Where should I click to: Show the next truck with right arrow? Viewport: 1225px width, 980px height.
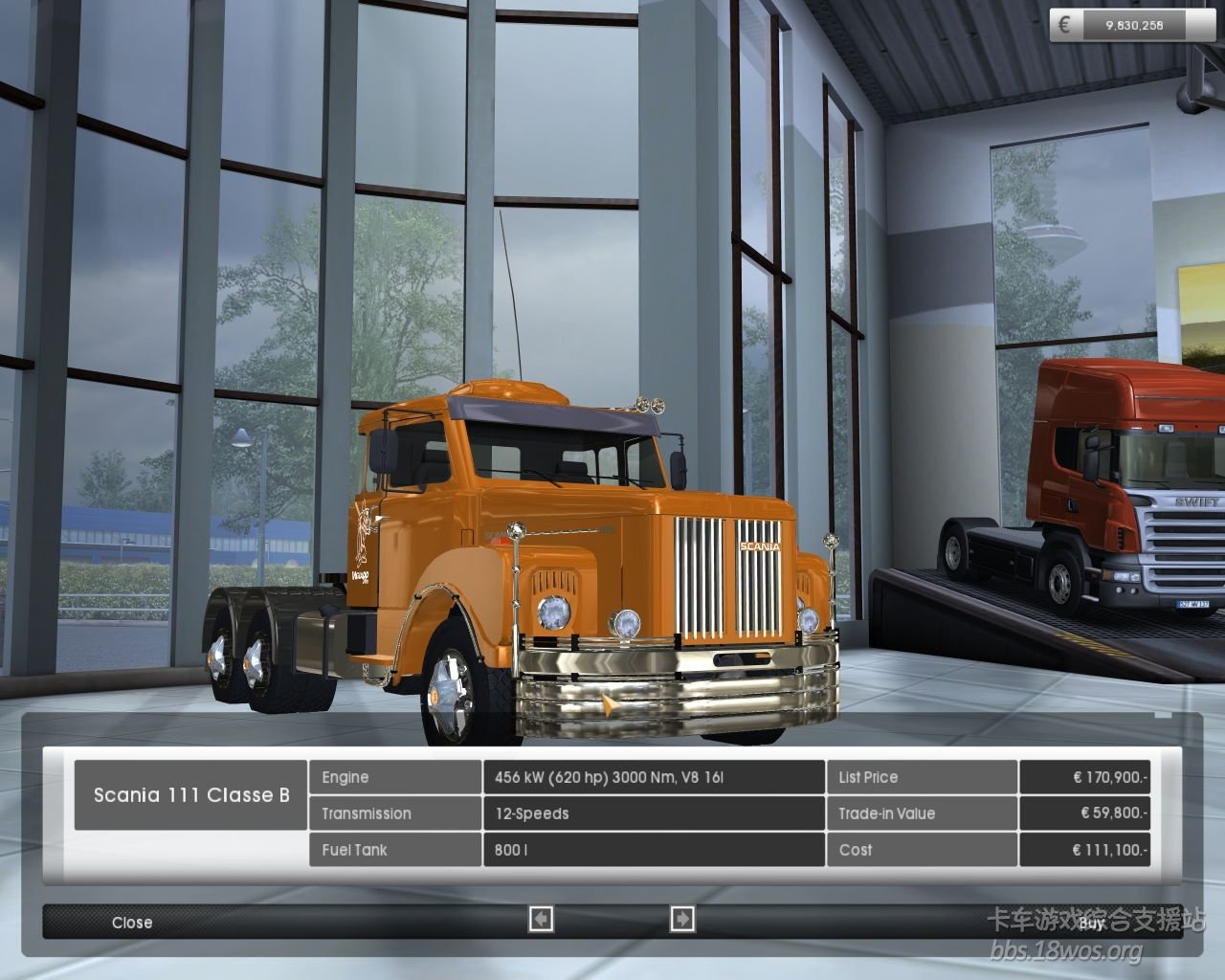pos(682,920)
